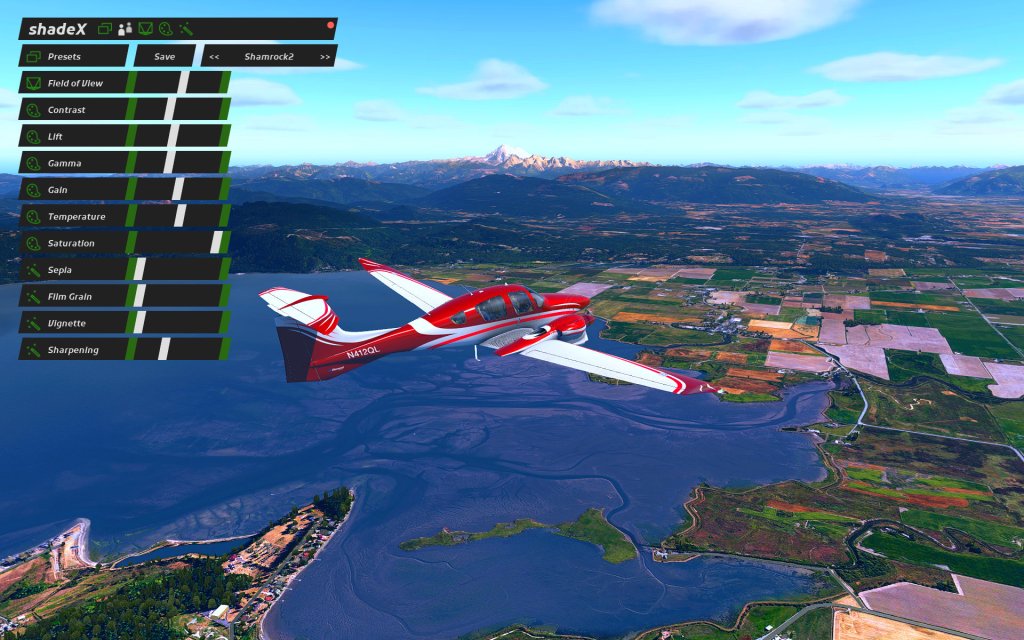Click the red dot on the shadeX panel

point(330,24)
